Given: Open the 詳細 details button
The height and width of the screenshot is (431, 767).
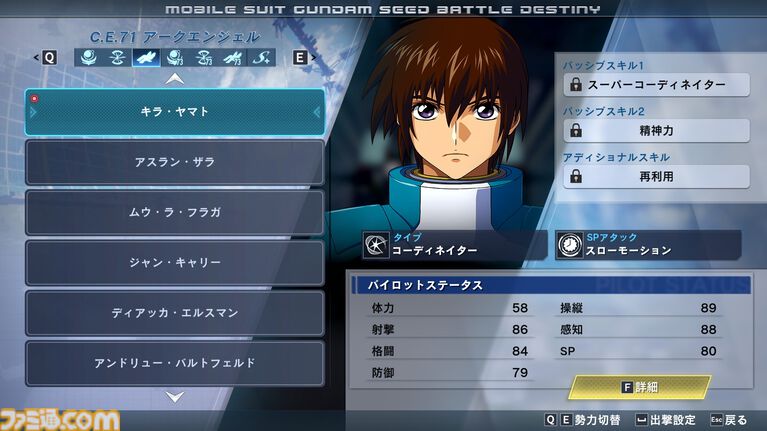Looking at the screenshot, I should (x=640, y=387).
